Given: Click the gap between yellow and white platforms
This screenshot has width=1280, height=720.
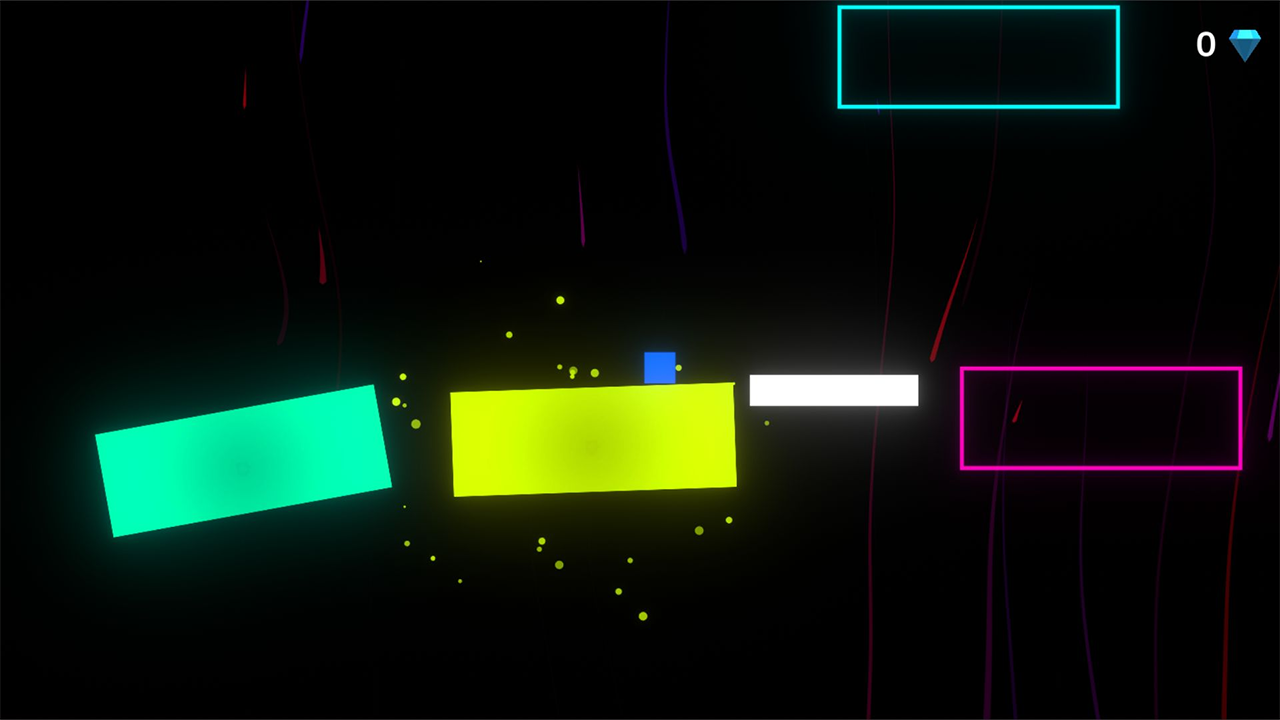Looking at the screenshot, I should (742, 388).
